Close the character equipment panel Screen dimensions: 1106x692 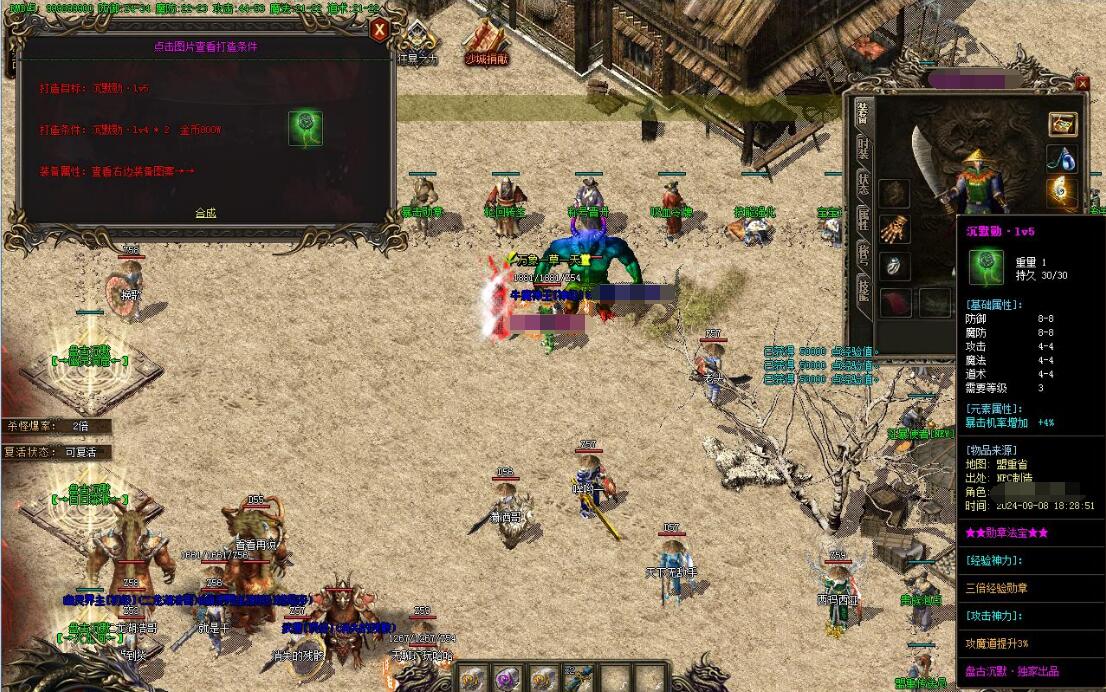pos(1082,84)
